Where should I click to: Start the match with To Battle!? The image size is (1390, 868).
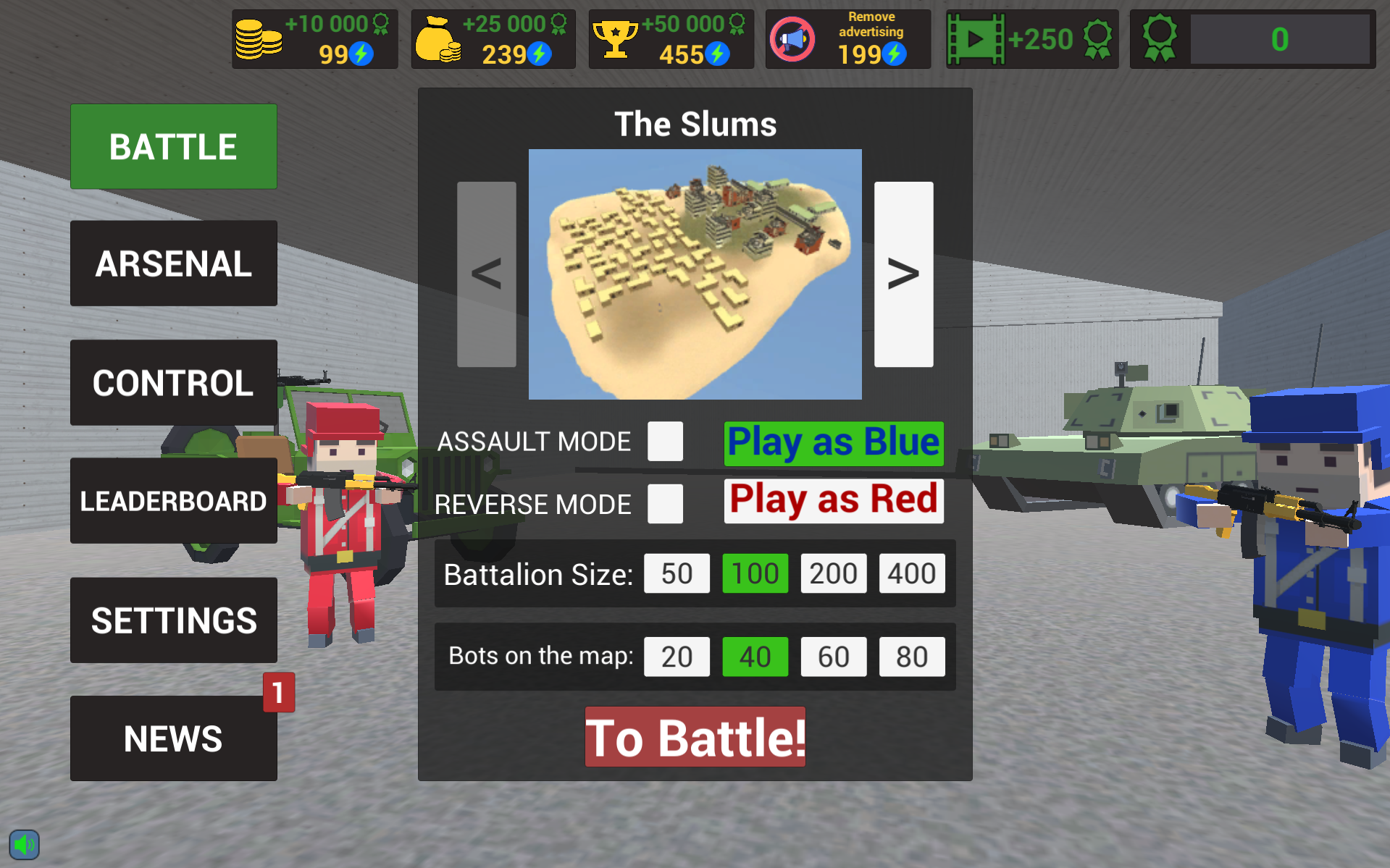point(695,737)
